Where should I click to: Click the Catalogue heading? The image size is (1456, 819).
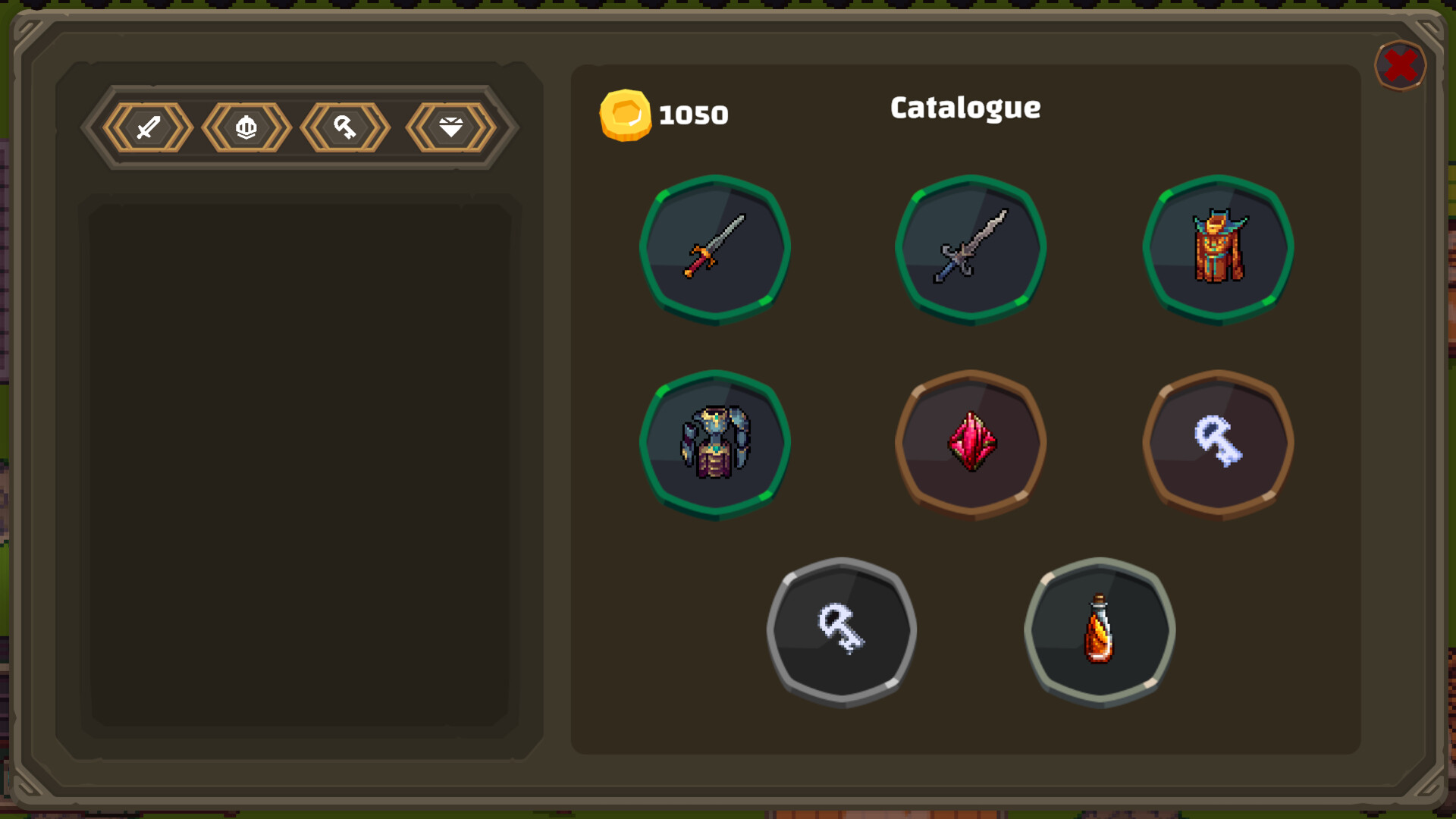point(965,108)
